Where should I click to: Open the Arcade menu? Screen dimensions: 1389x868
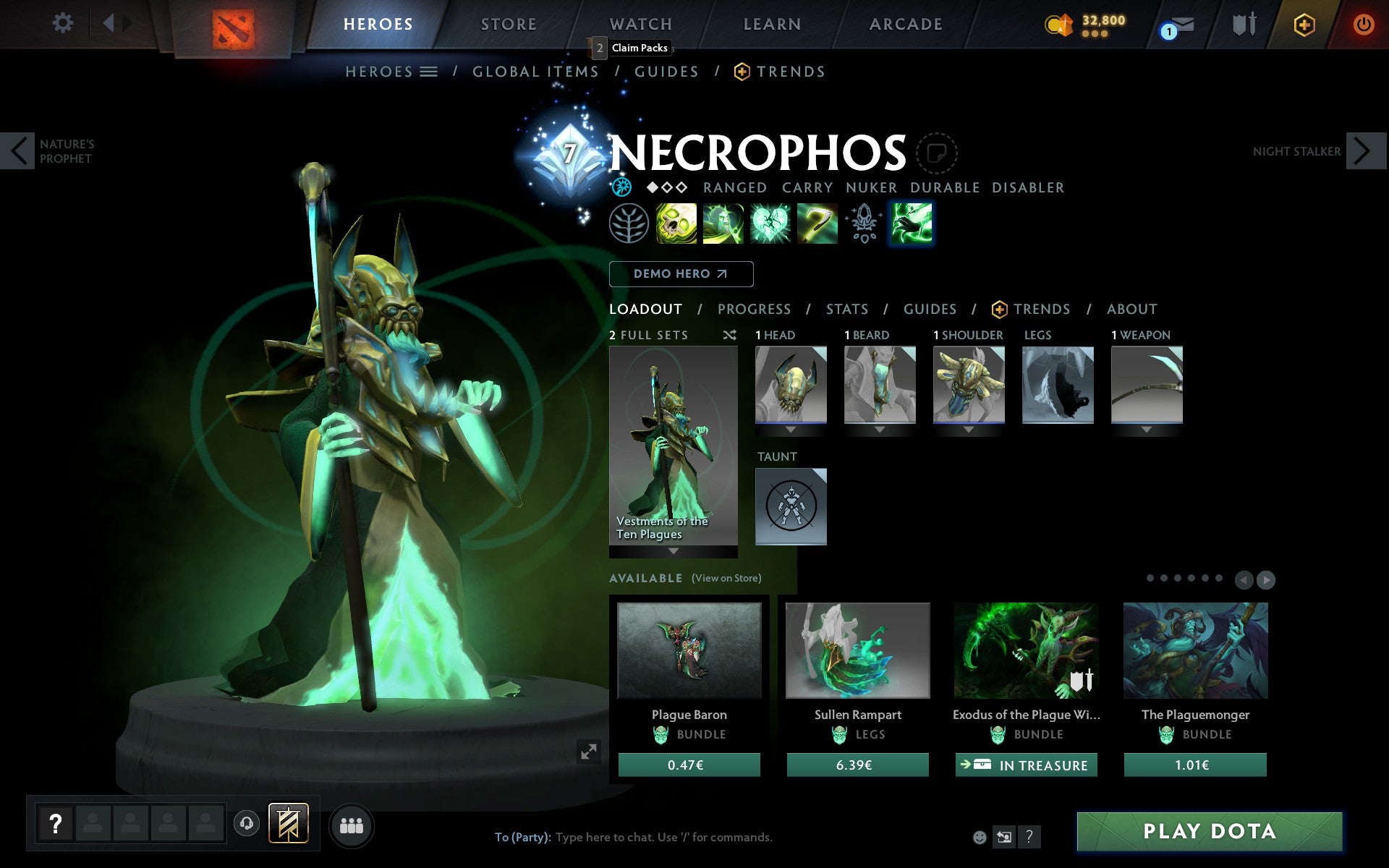coord(904,23)
